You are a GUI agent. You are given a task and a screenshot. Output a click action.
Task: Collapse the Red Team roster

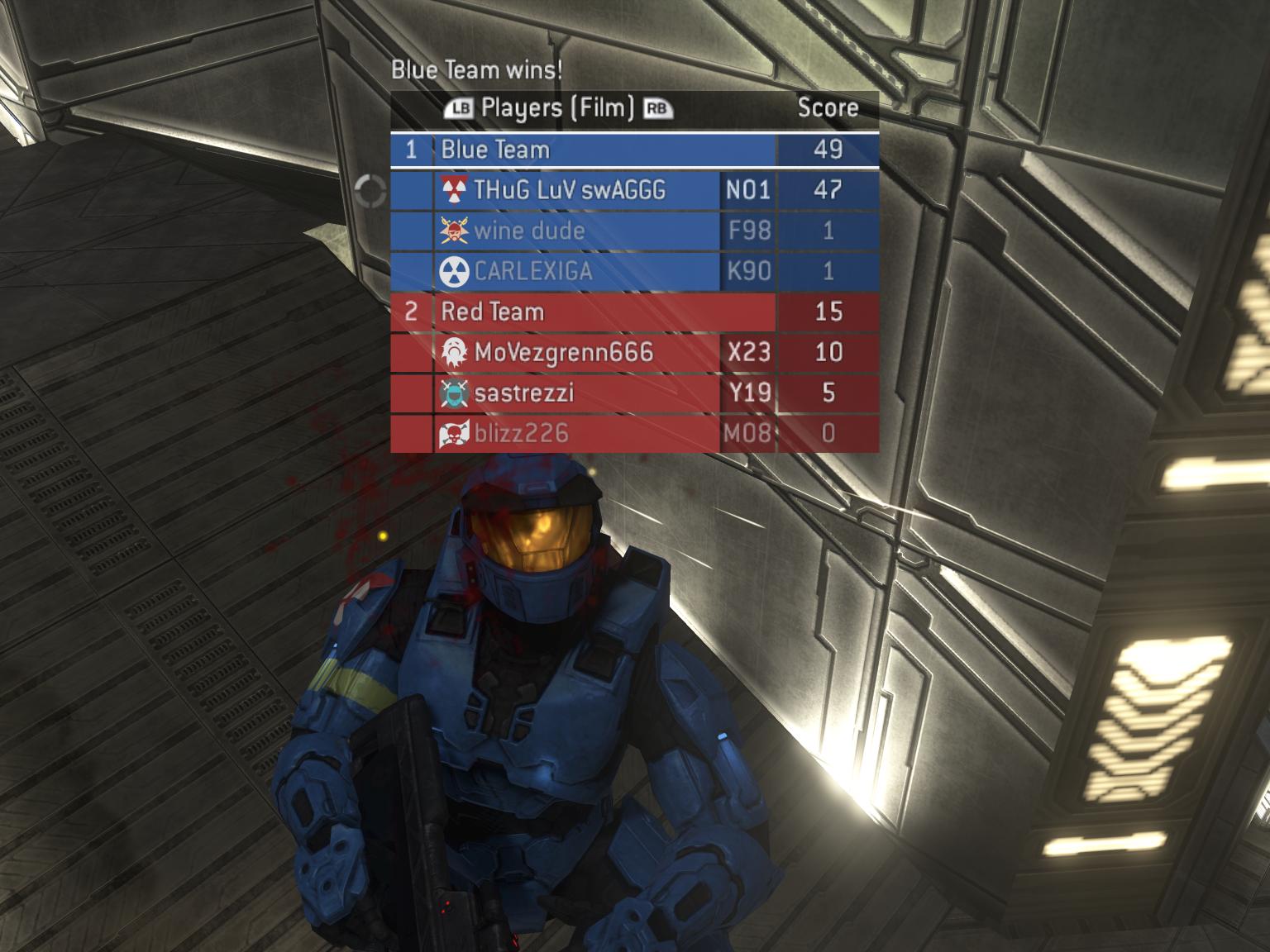coord(494,312)
